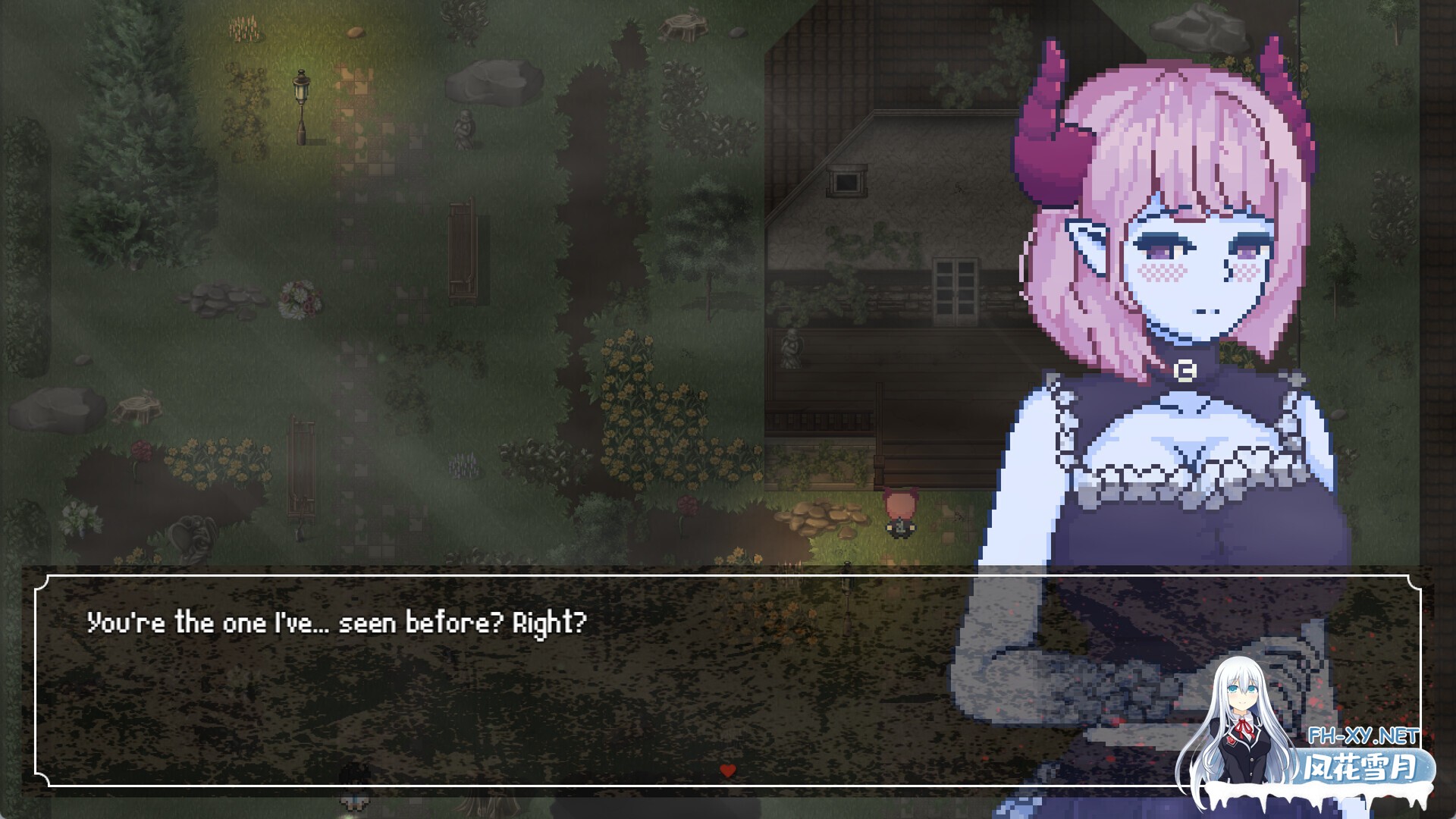
Task: Click the dark window on the cabin wall
Action: tap(847, 182)
